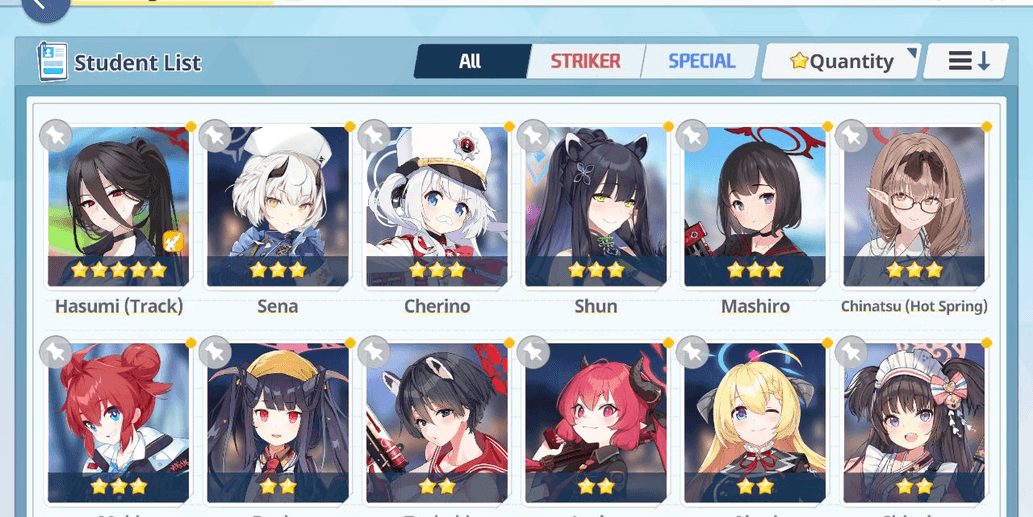Viewport: 1033px width, 517px height.
Task: Toggle Mashiro's favorite star icon
Action: (x=692, y=135)
